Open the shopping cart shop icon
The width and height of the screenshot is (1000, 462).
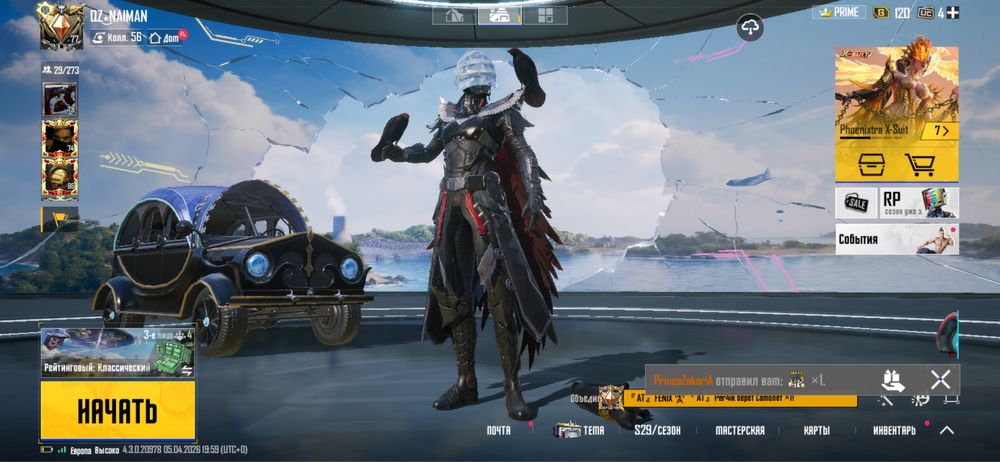920,165
